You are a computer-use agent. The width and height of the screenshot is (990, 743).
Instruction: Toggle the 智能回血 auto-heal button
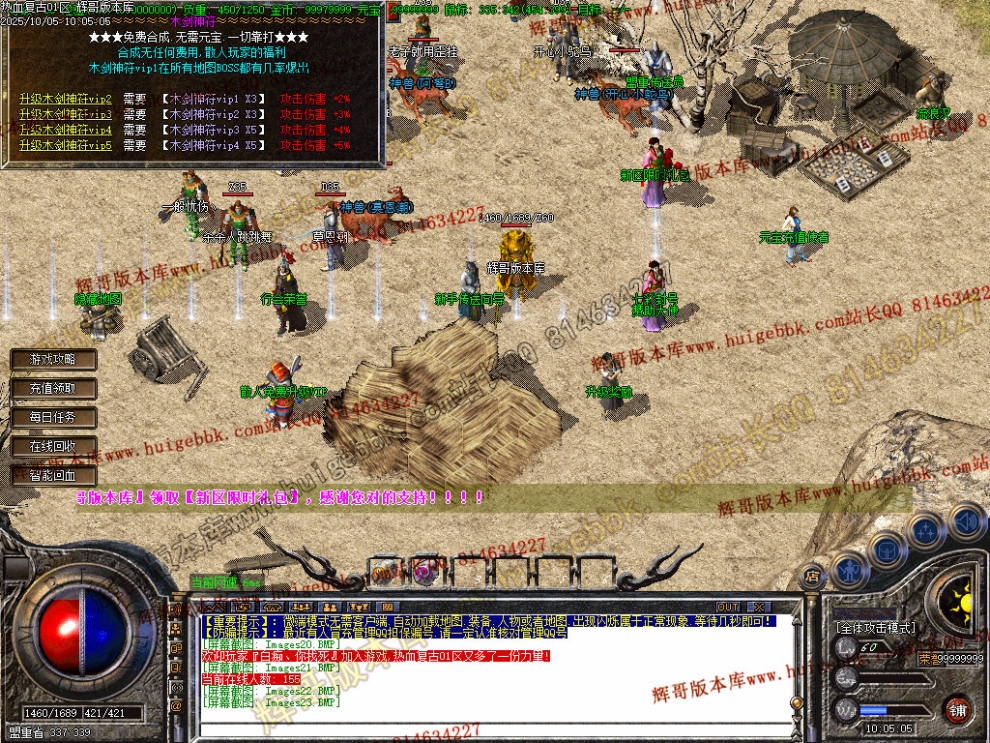[x=52, y=476]
